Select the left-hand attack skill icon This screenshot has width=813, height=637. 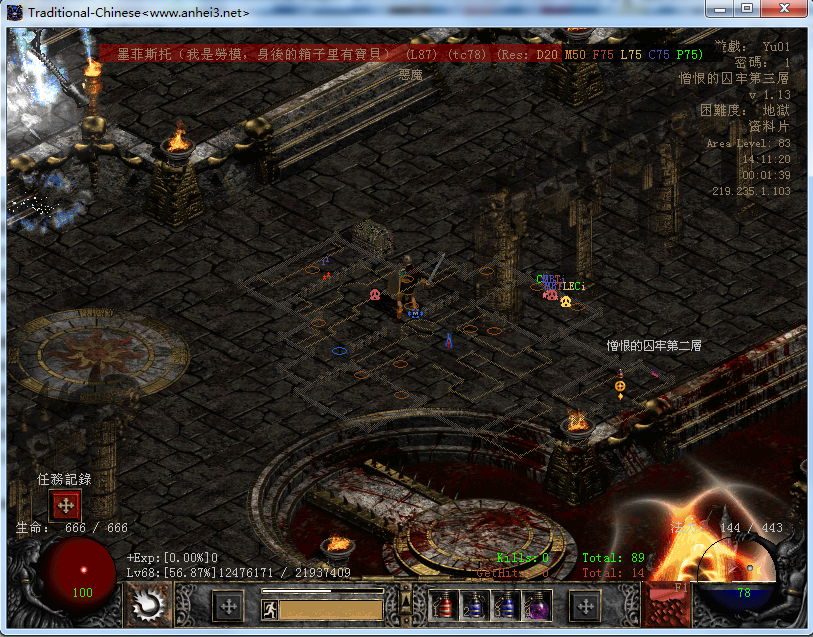click(x=150, y=606)
